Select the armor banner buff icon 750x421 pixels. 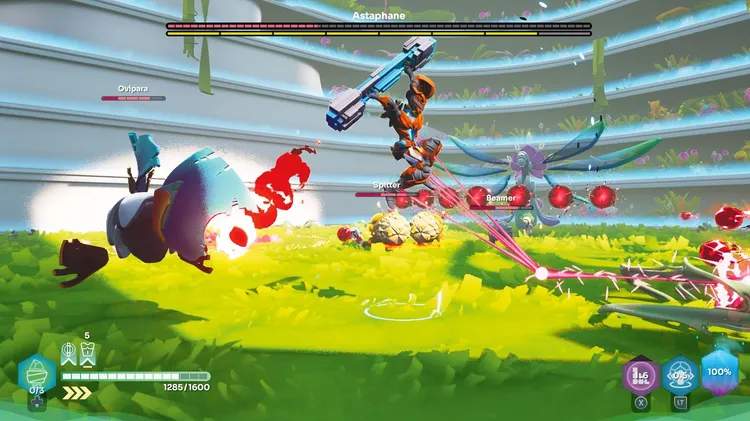pyautogui.click(x=87, y=353)
